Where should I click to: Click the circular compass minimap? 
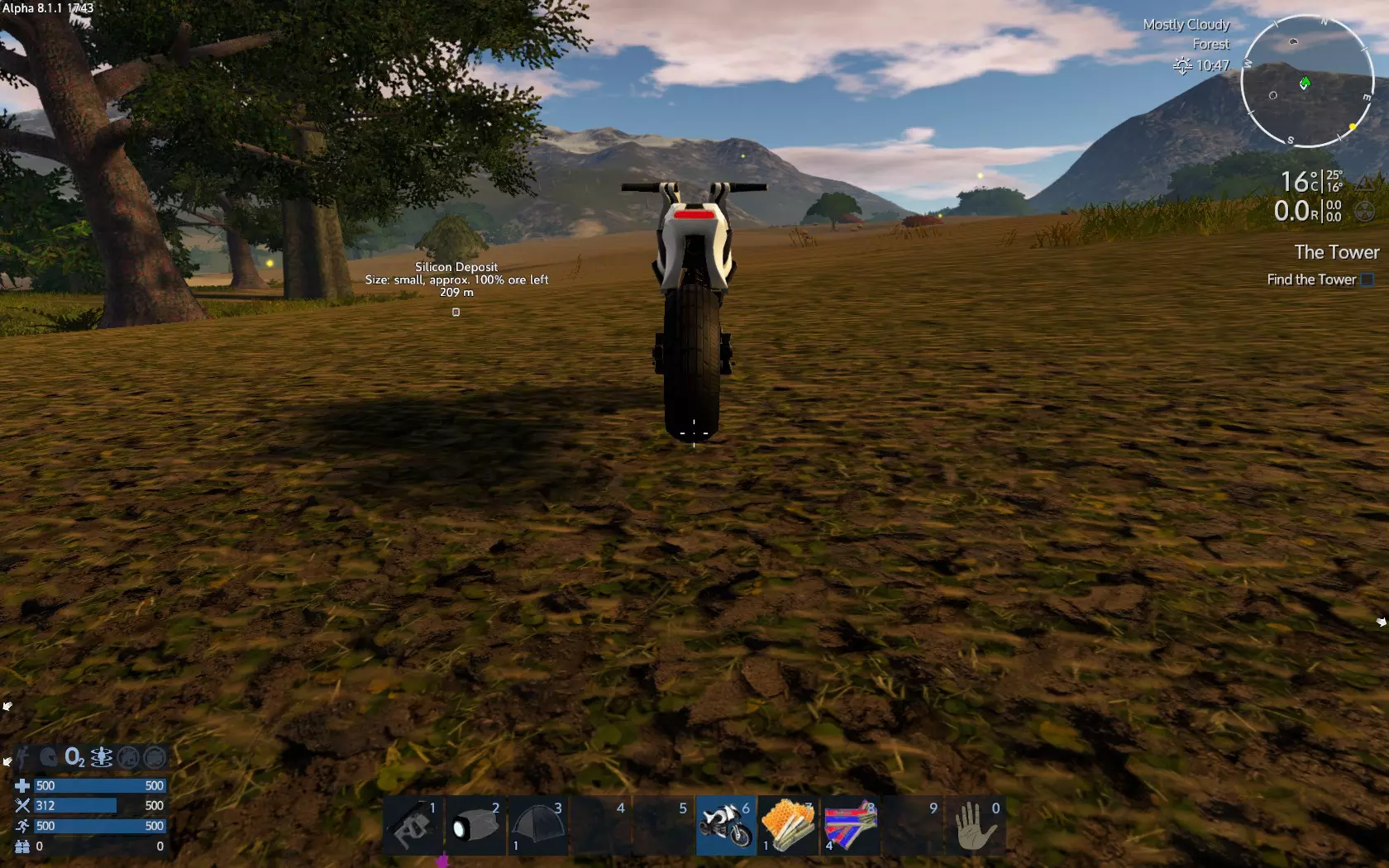[1306, 81]
